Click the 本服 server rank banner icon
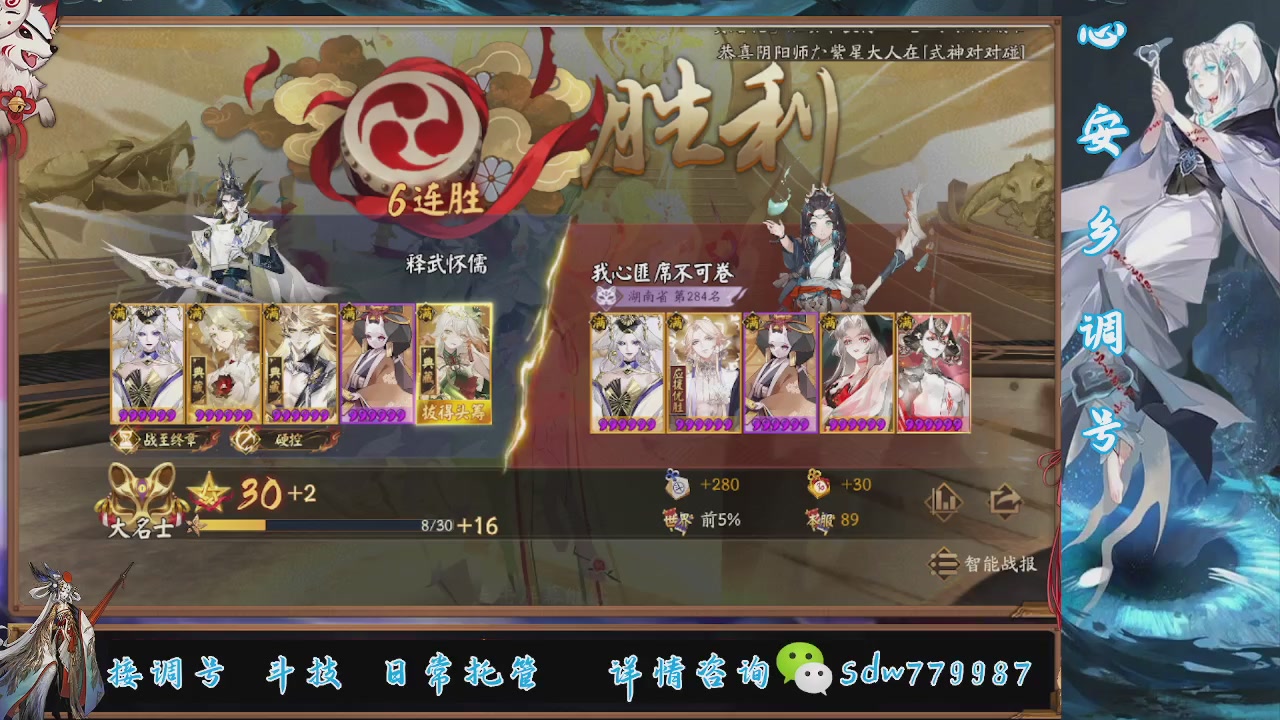This screenshot has height=720, width=1280. point(820,522)
